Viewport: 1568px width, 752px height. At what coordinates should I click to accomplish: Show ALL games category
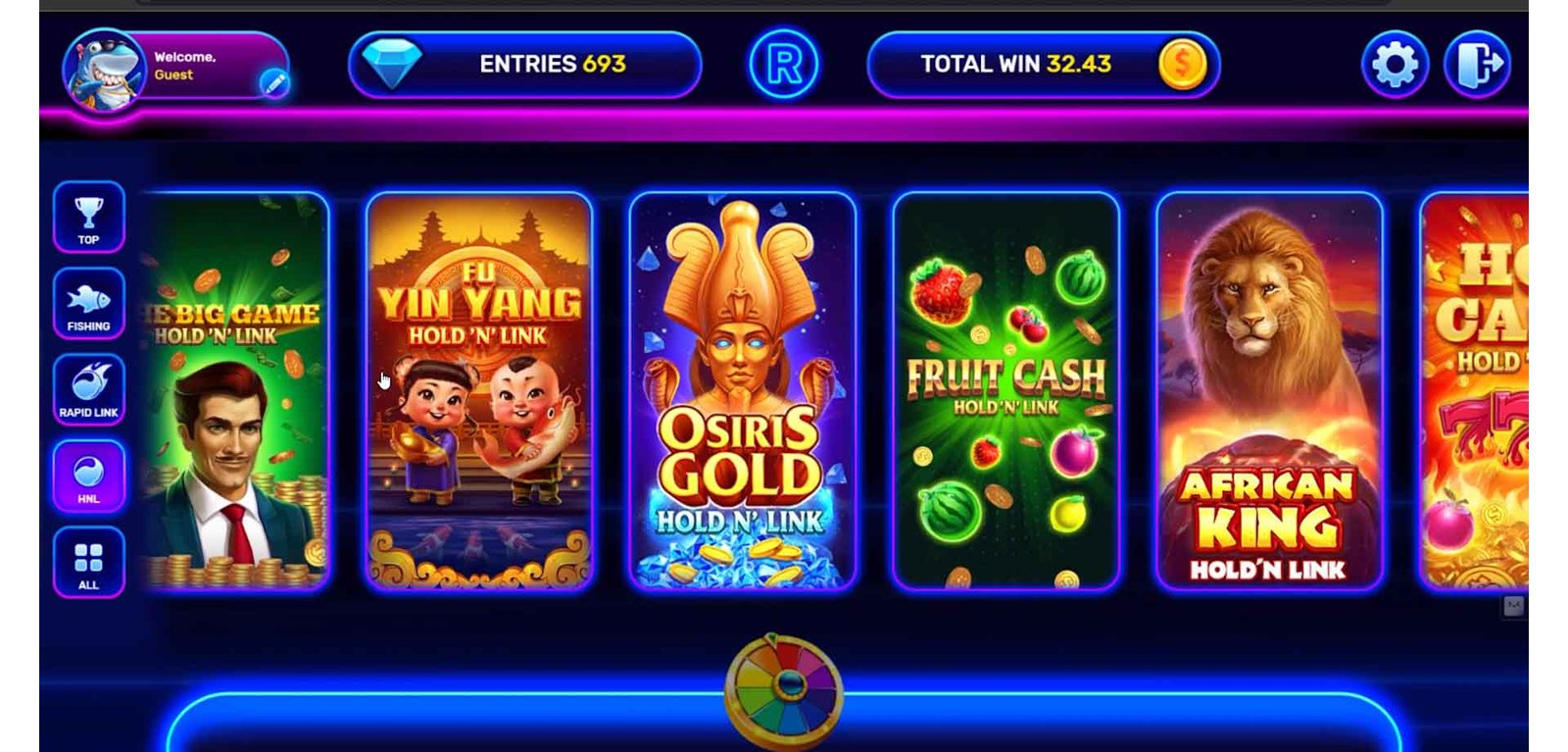[88, 562]
